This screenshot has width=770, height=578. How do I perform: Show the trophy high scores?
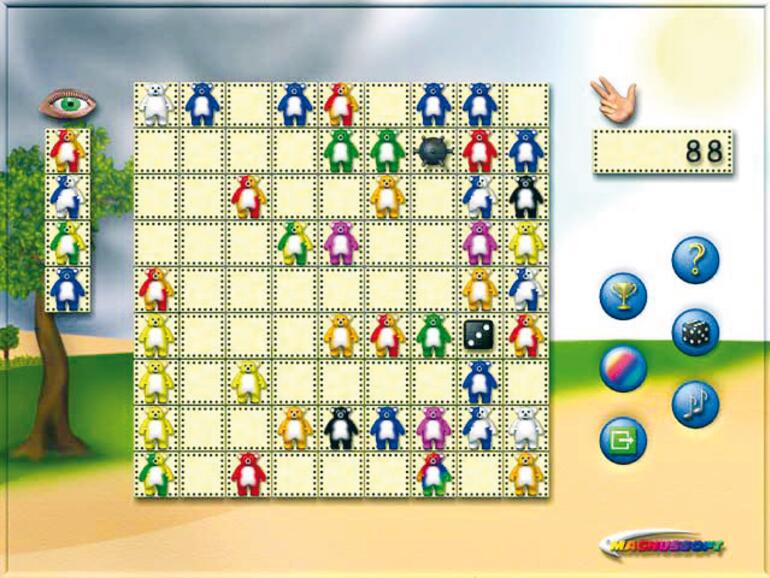click(x=623, y=296)
